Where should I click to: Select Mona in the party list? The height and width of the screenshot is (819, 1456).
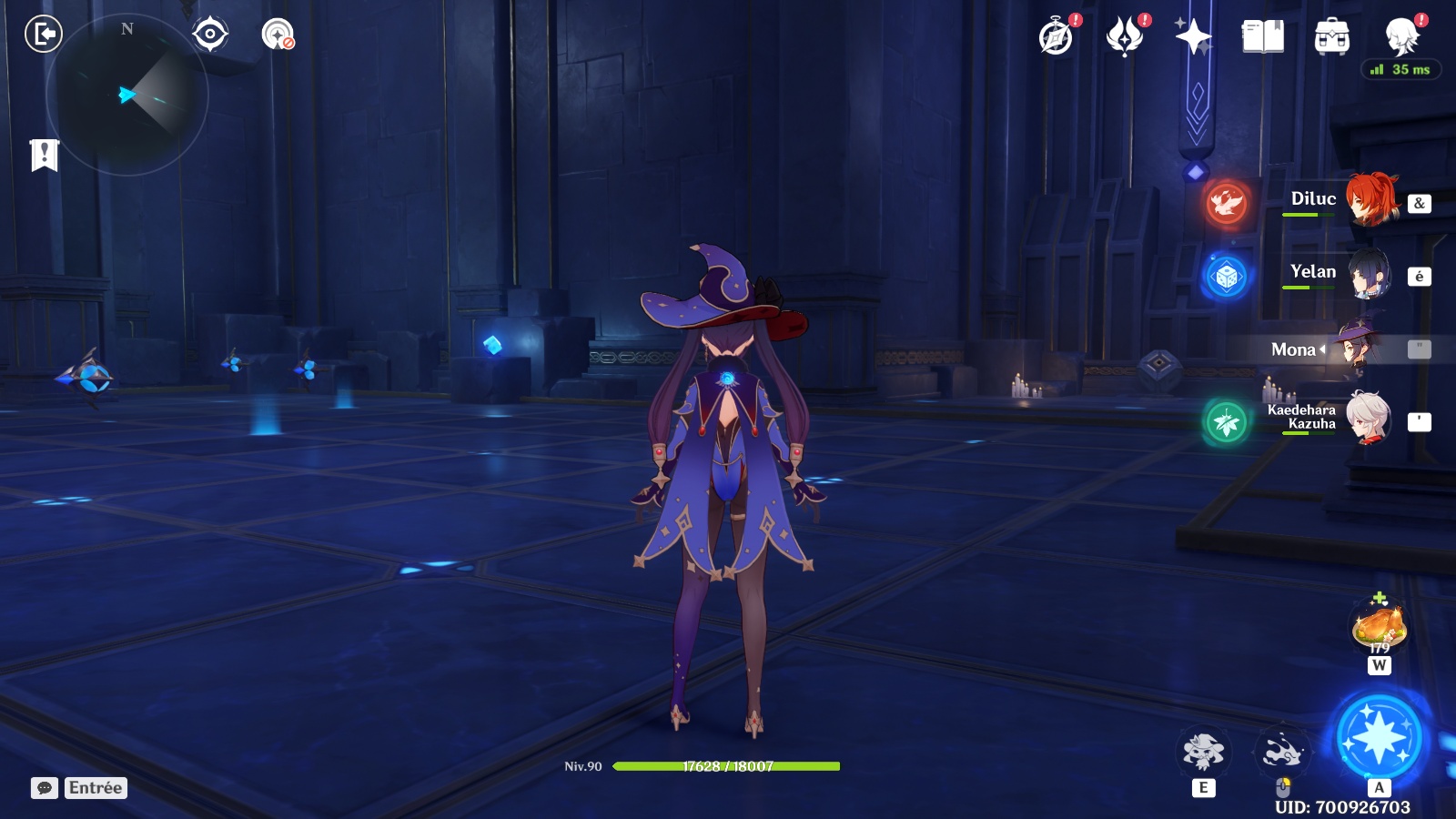pyautogui.click(x=1356, y=349)
